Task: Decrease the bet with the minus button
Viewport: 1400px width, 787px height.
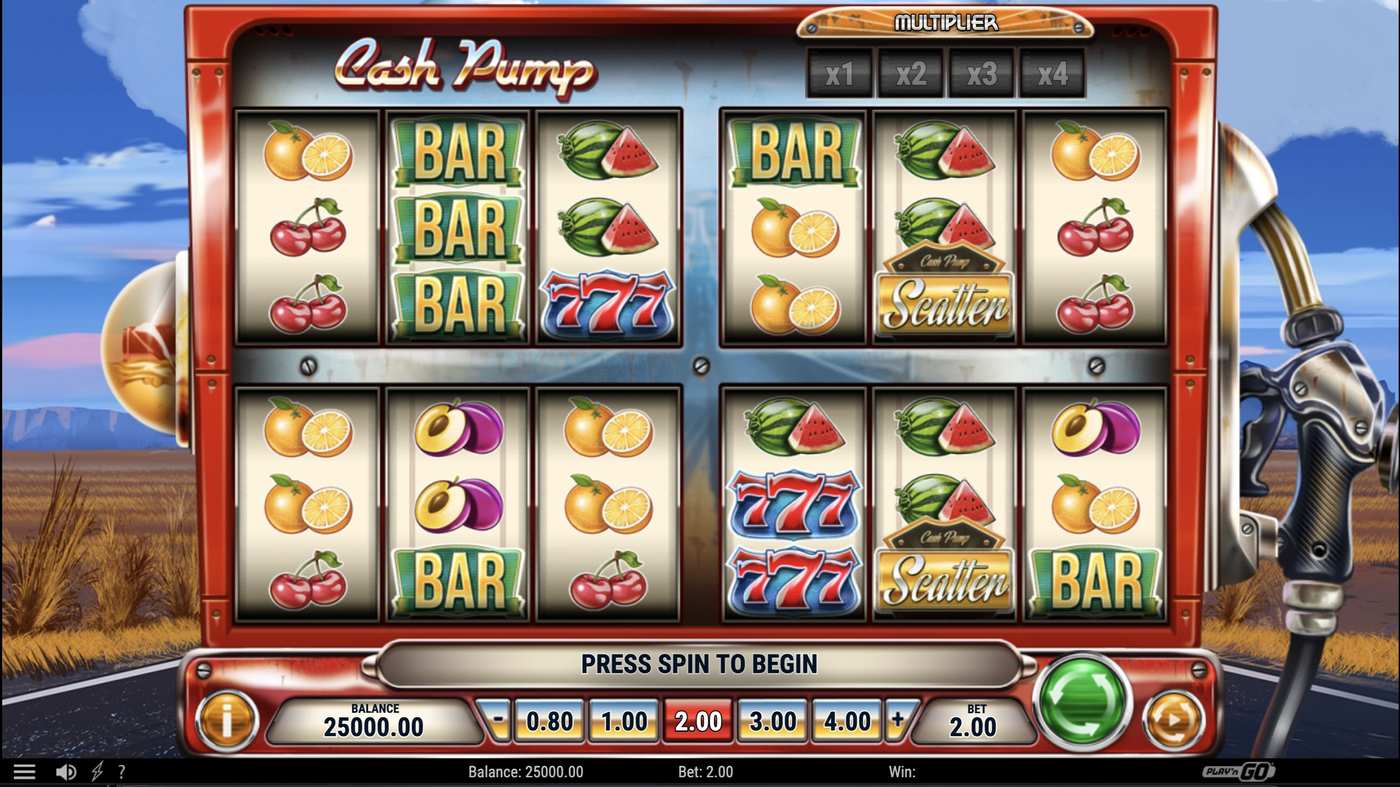Action: 494,719
